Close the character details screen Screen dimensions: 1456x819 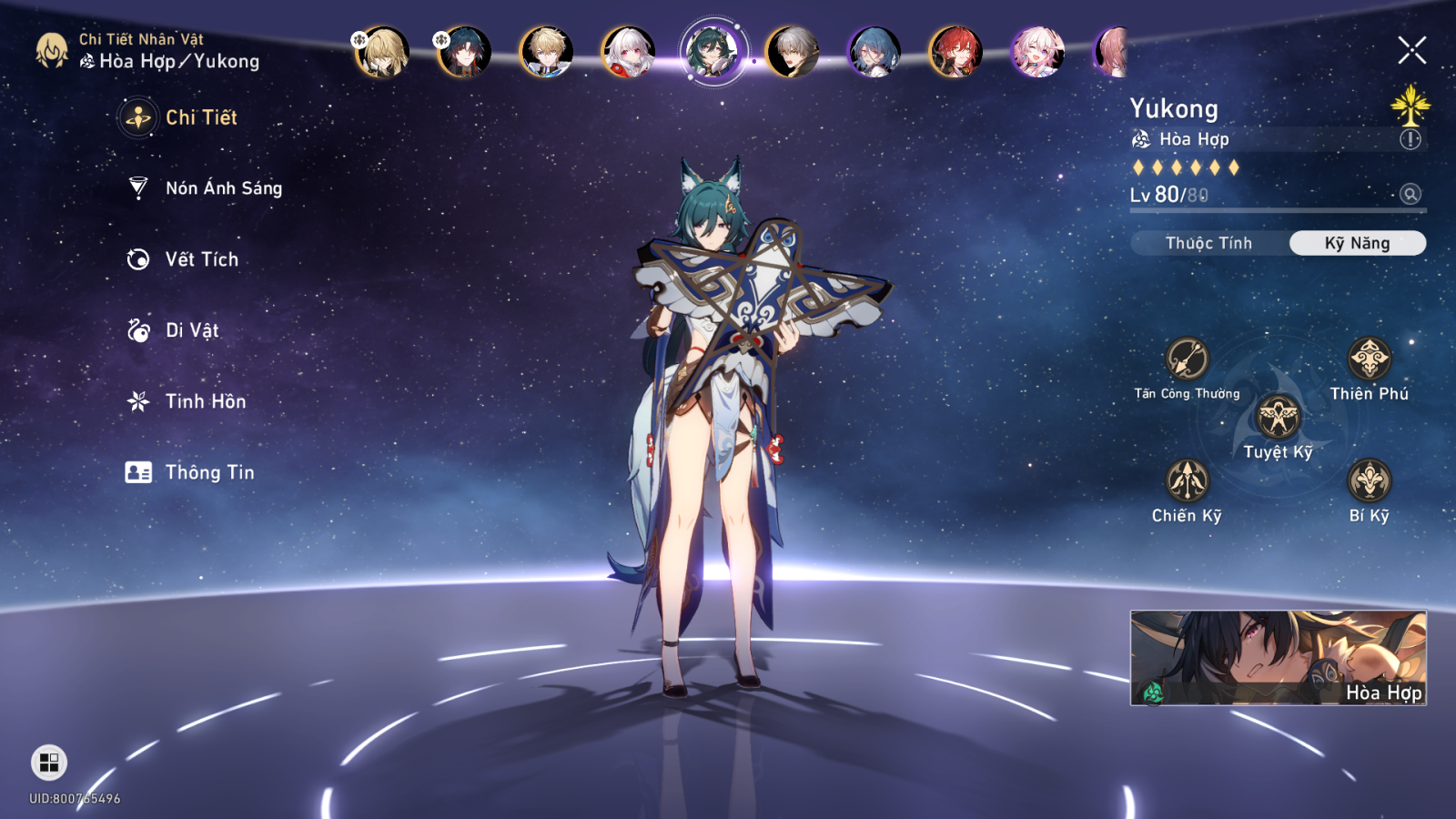tap(1411, 50)
